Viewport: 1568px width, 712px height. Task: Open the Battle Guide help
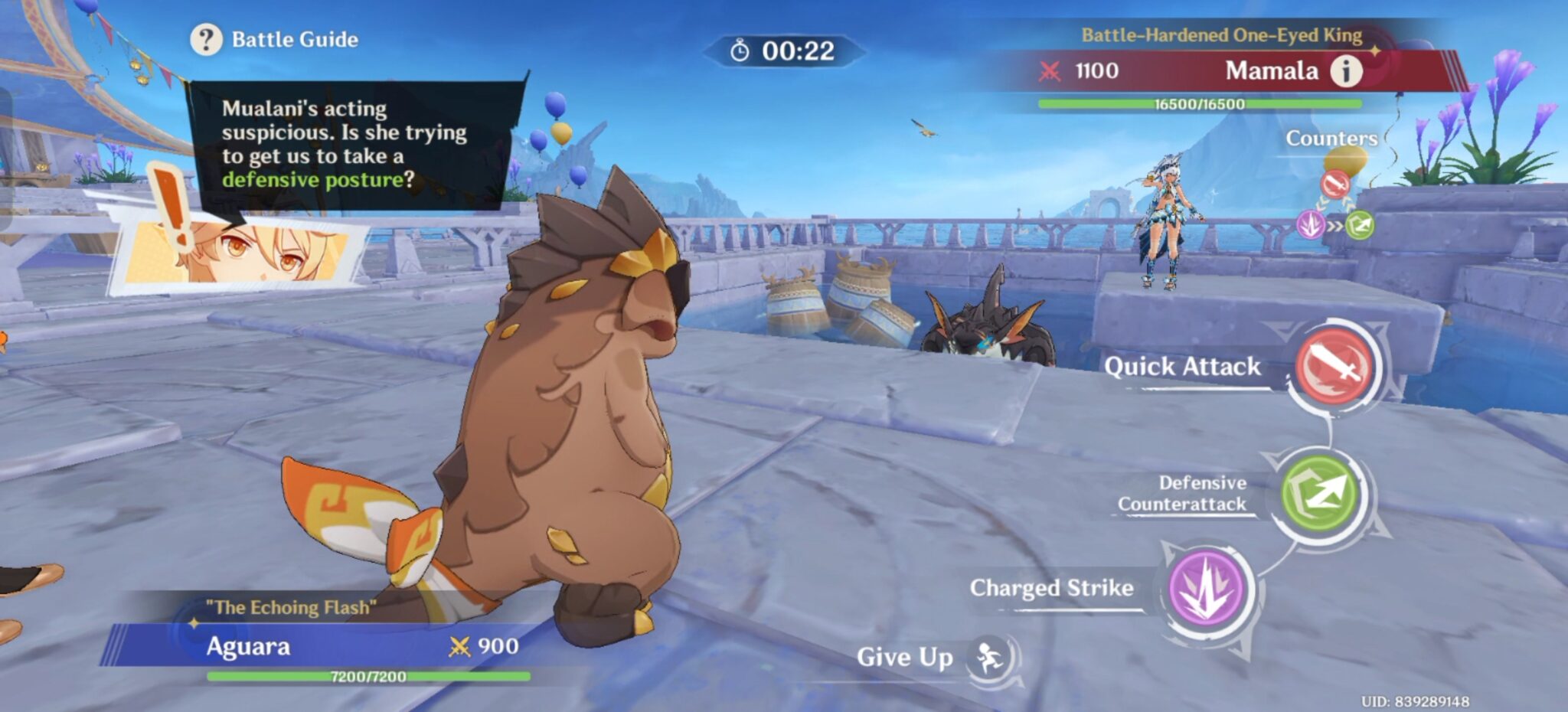pyautogui.click(x=207, y=39)
